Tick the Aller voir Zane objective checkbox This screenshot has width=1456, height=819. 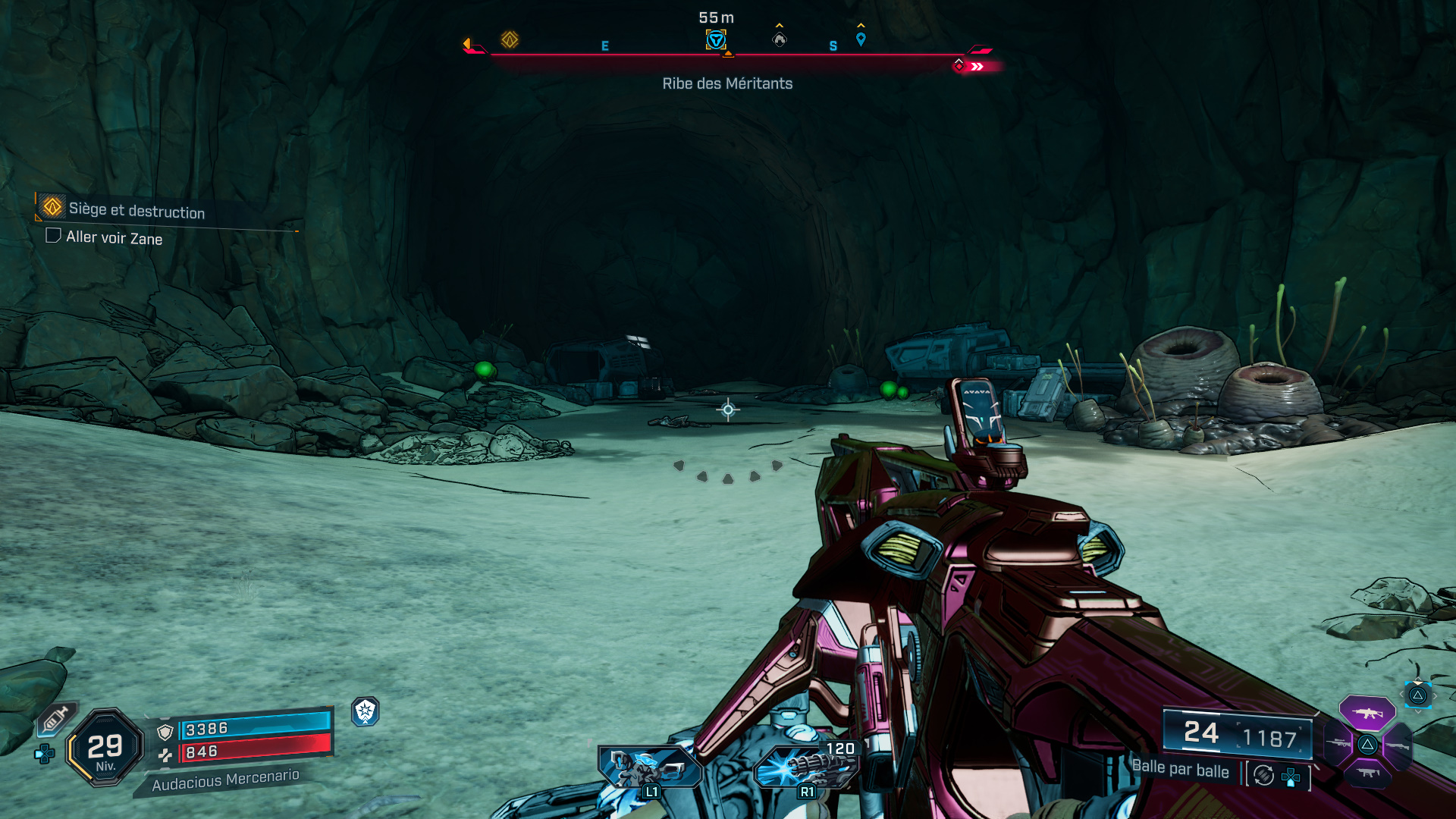53,235
